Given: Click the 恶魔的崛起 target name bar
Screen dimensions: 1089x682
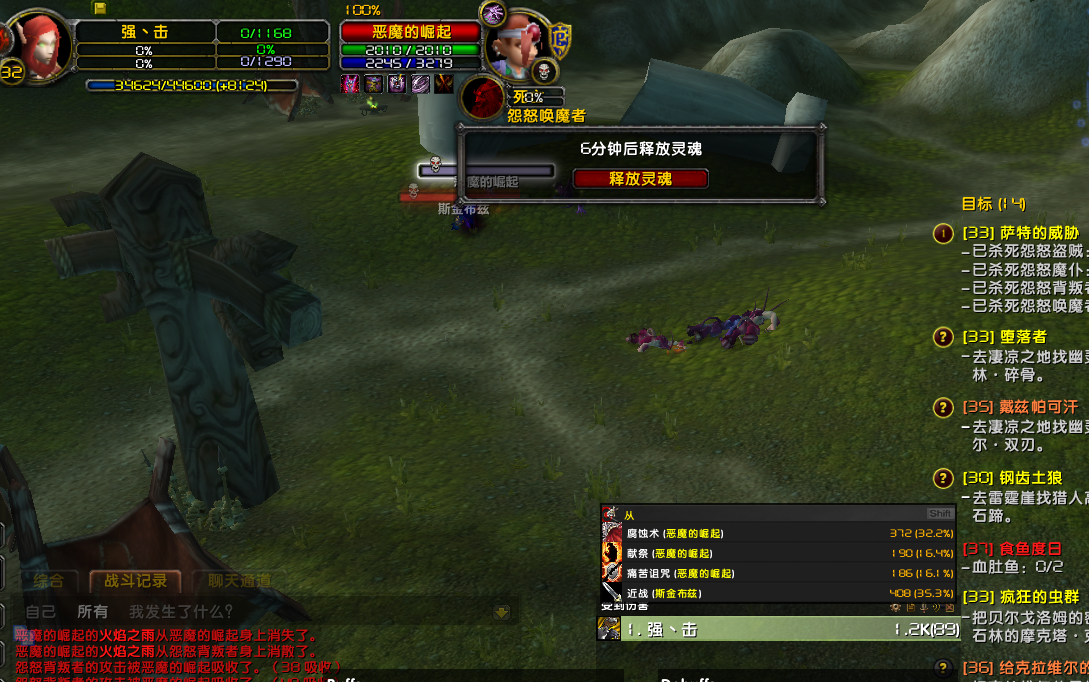Looking at the screenshot, I should point(410,32).
